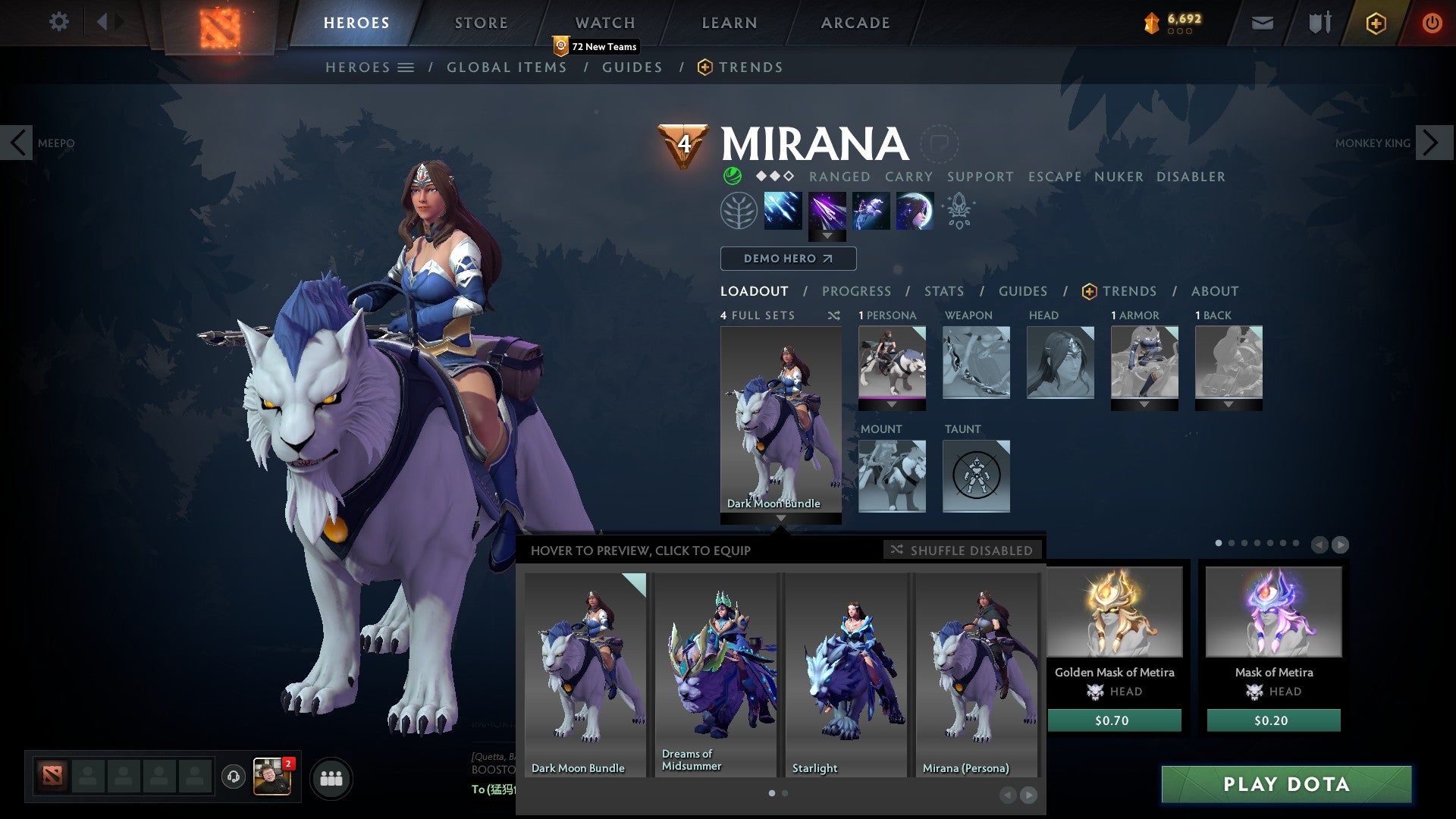Switch to the Watch tab

[605, 23]
